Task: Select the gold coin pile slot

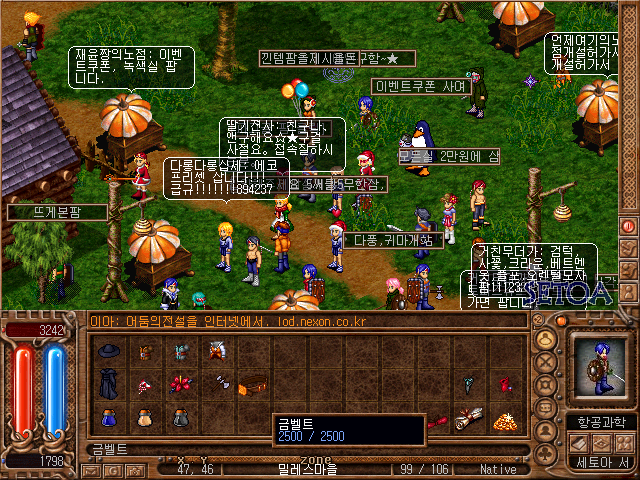Action: [x=503, y=418]
